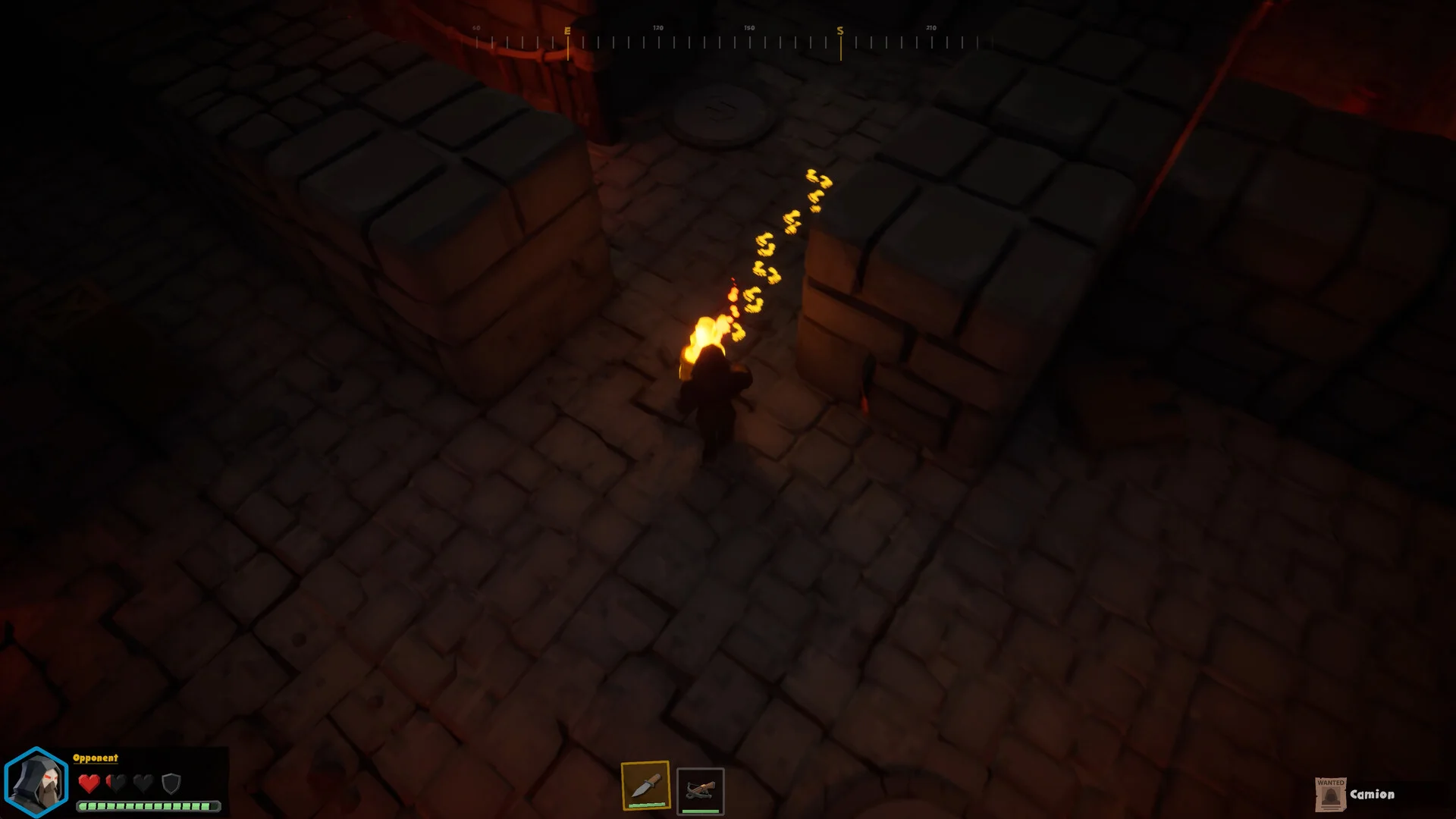Click the hooded Opponent portrait
The height and width of the screenshot is (819, 1456).
coord(36,783)
